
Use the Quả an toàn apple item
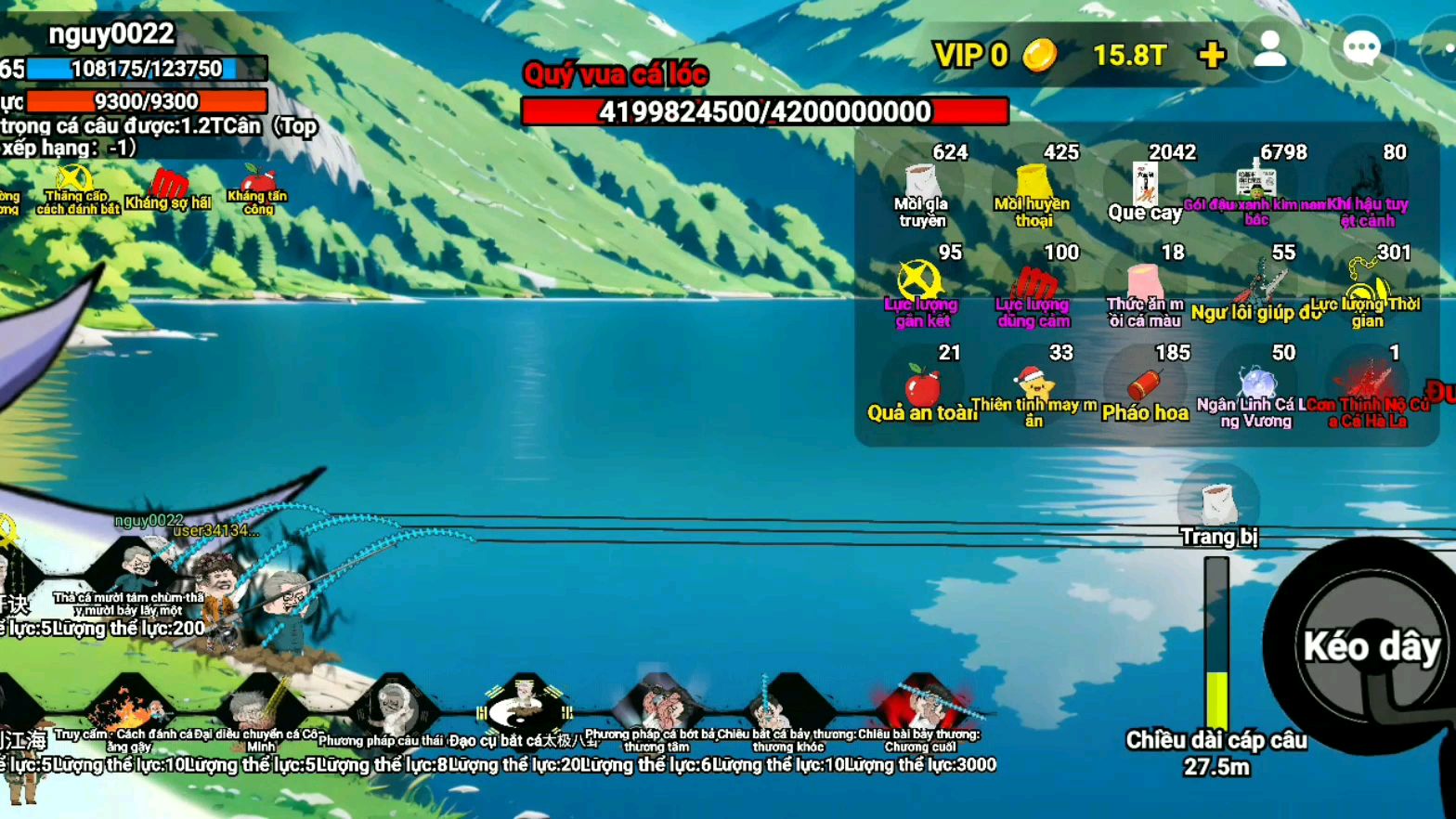tap(922, 386)
